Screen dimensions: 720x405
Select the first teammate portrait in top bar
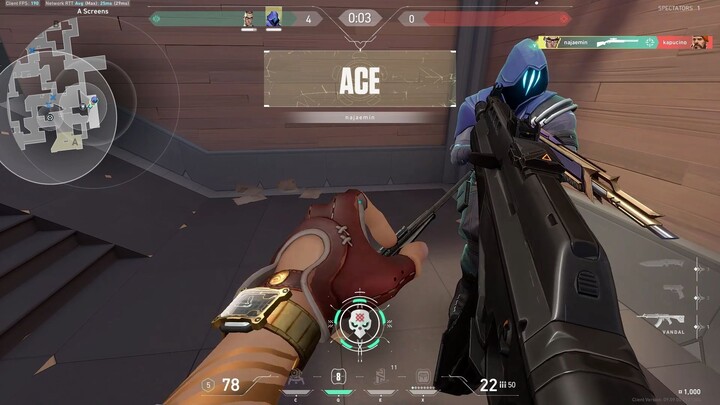[249, 18]
